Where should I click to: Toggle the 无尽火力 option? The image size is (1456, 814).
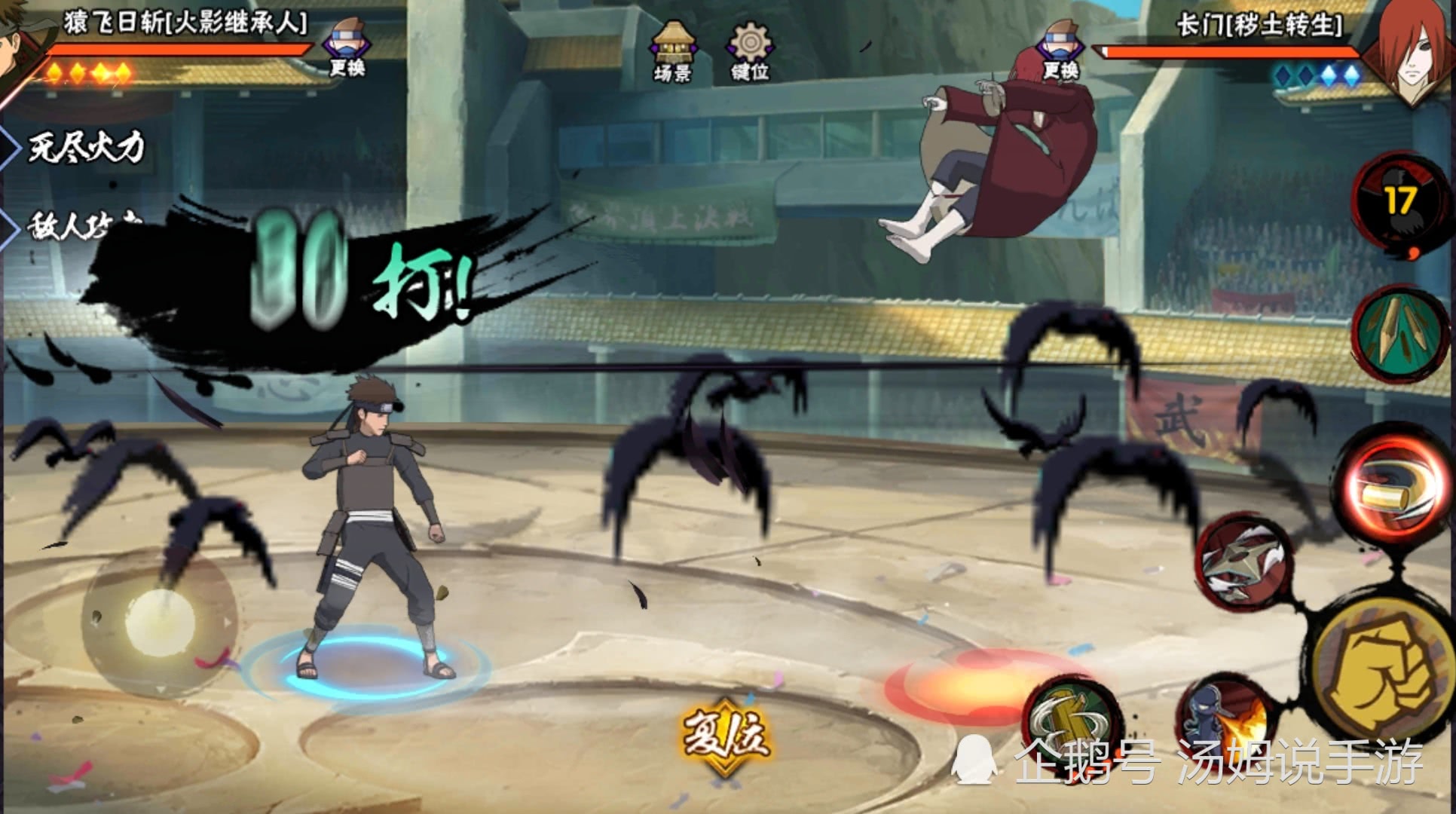click(x=84, y=147)
